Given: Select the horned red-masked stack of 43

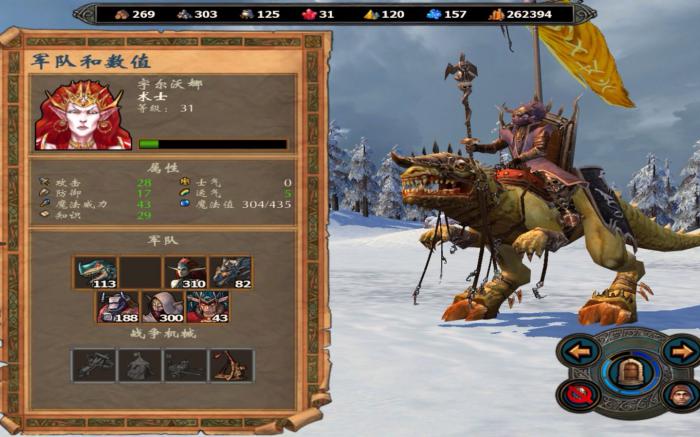Looking at the screenshot, I should point(207,306).
